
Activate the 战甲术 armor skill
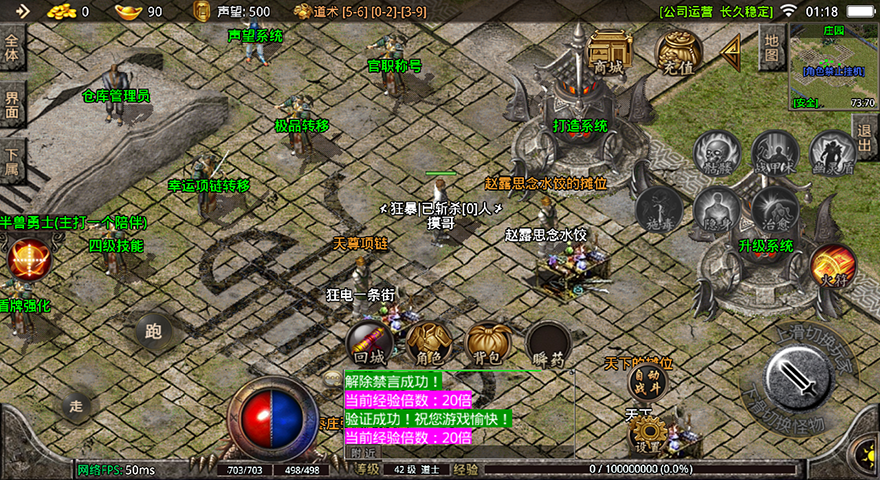775,153
